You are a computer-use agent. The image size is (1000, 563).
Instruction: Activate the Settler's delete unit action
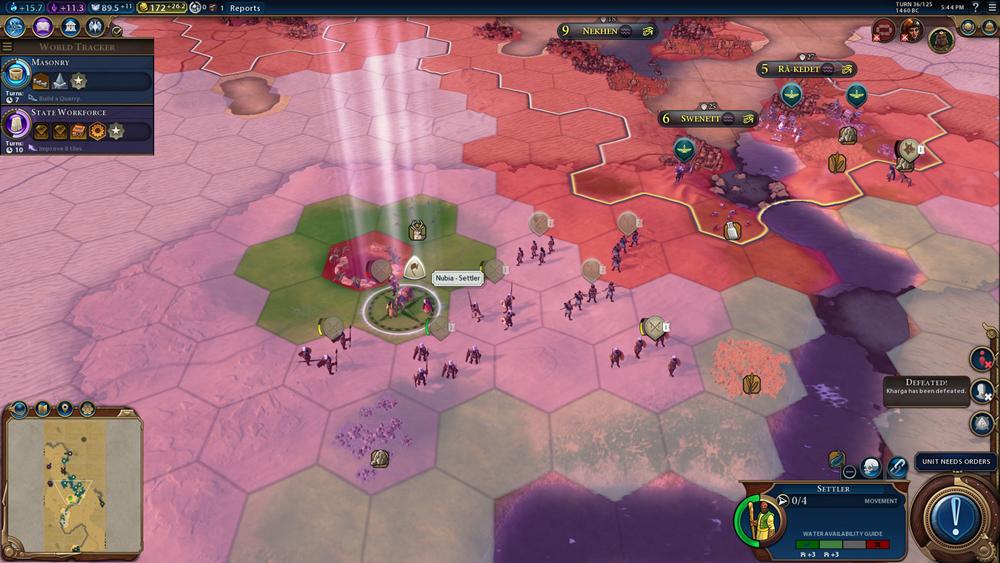[849, 470]
